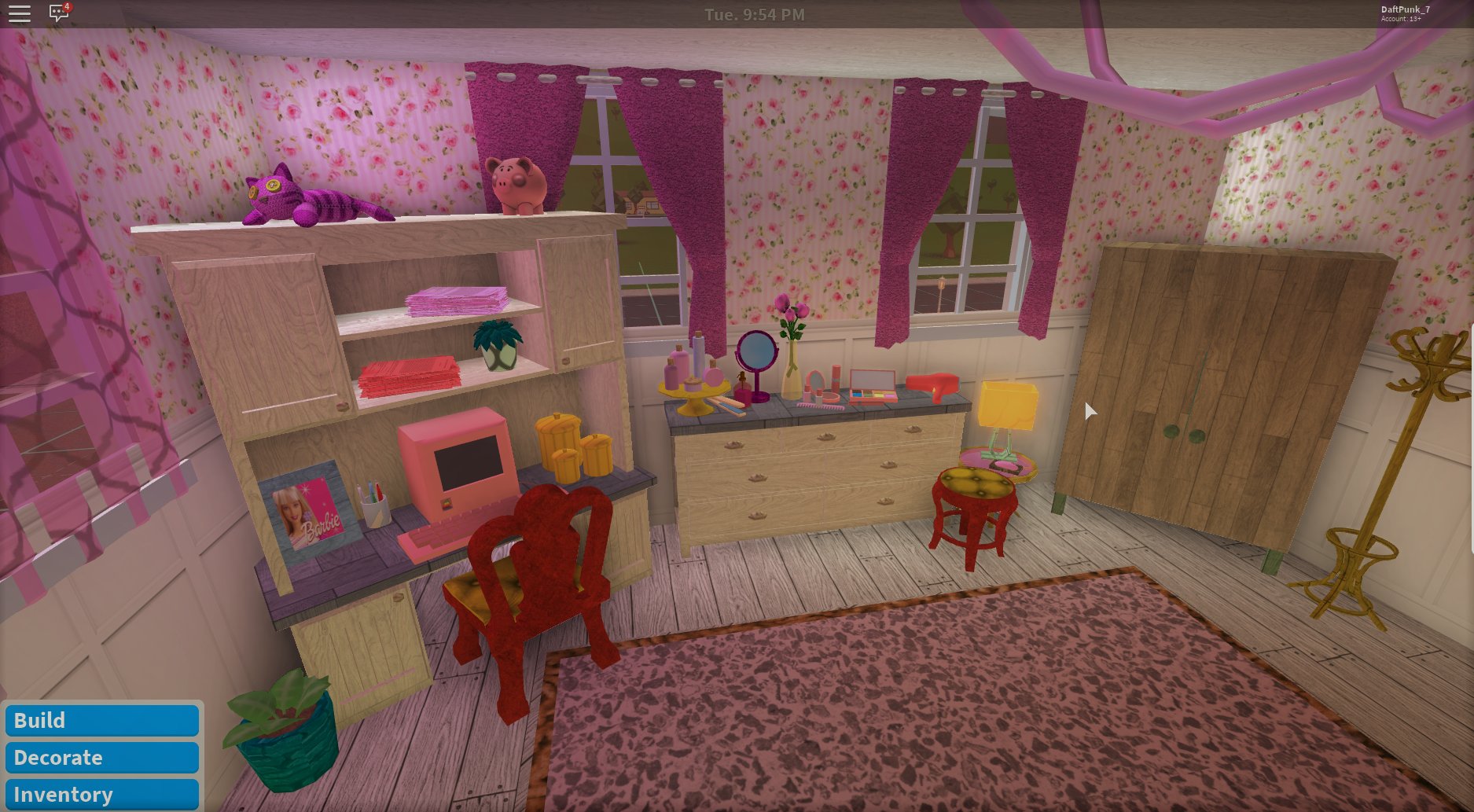Open the hamburger menu in top-left corner
Screen dimensions: 1474x812
point(18,13)
